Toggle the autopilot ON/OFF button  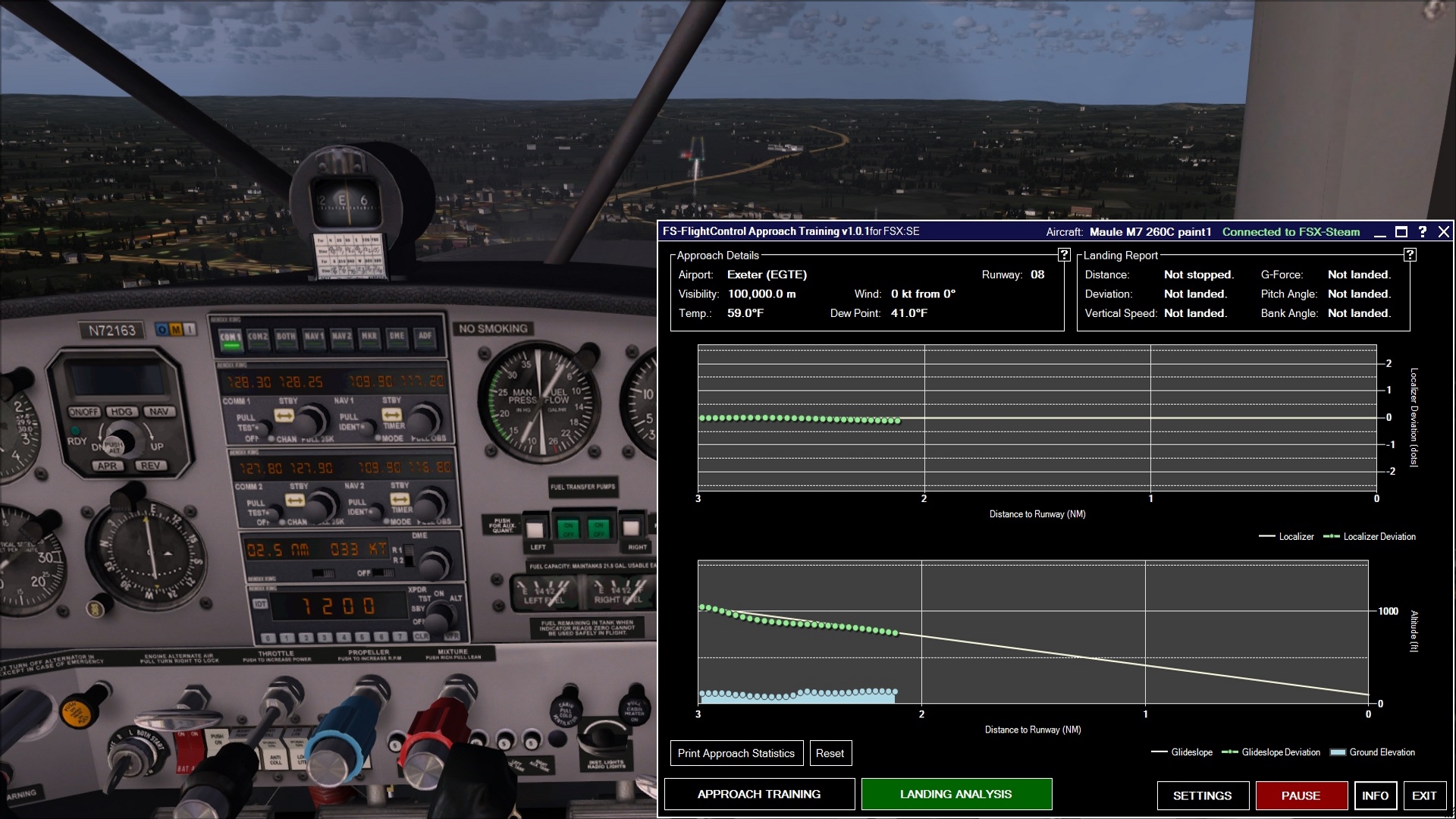tap(84, 412)
